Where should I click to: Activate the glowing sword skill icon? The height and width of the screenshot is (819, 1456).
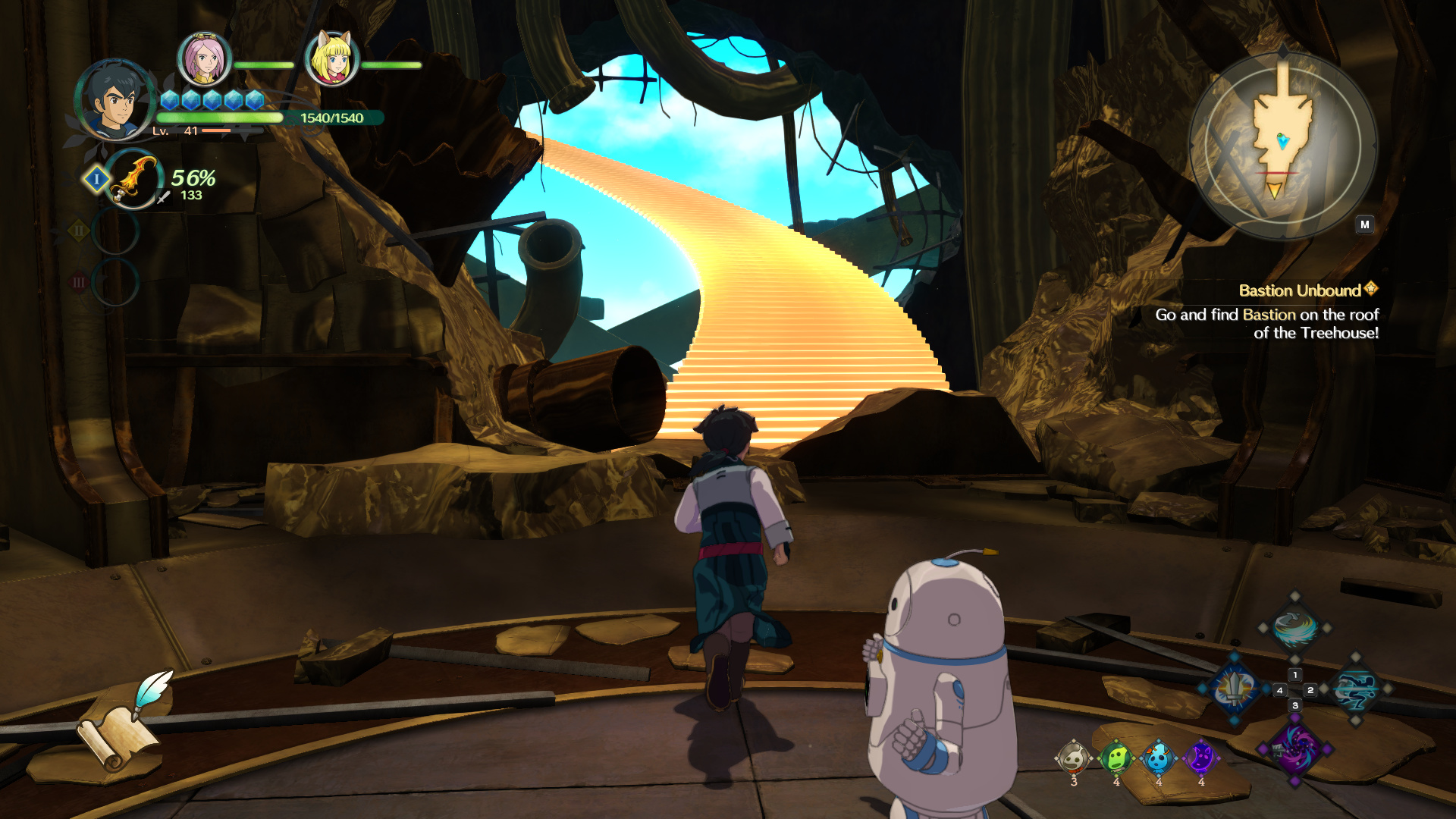pyautogui.click(x=1235, y=689)
